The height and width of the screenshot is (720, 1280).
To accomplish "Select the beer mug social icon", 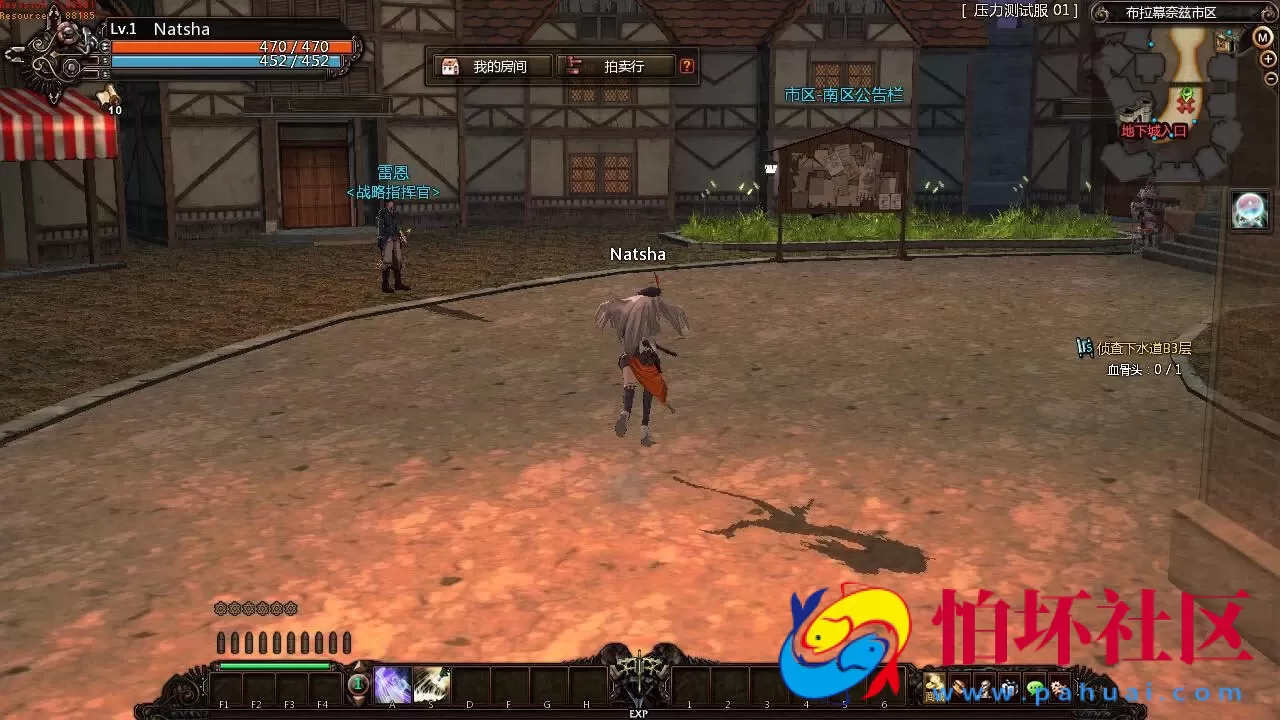I will coord(1009,686).
